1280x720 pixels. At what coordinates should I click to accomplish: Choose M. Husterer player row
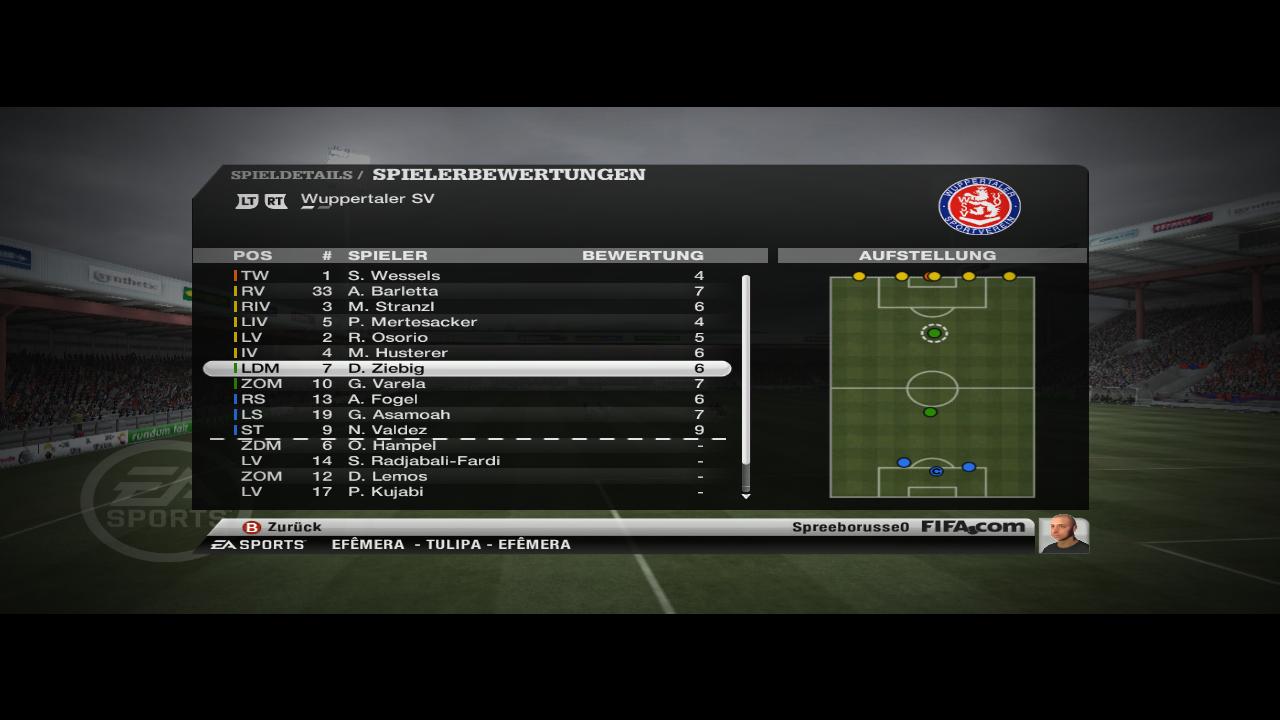(x=468, y=353)
